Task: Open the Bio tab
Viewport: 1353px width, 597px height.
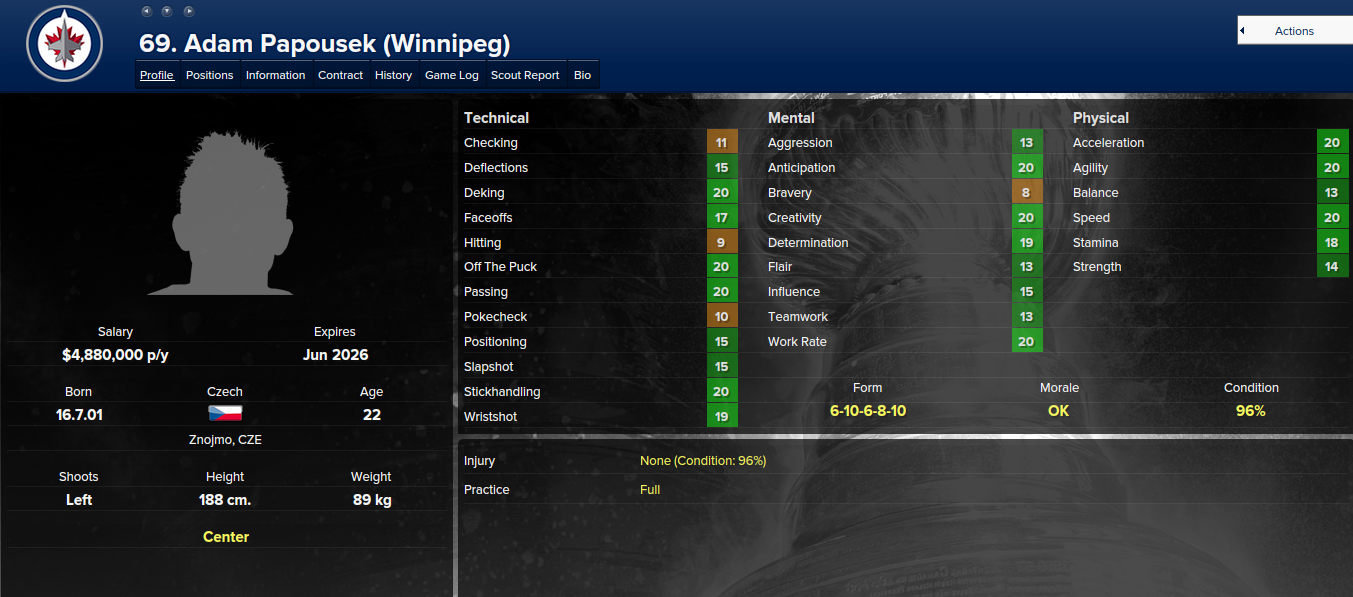Action: pos(582,75)
